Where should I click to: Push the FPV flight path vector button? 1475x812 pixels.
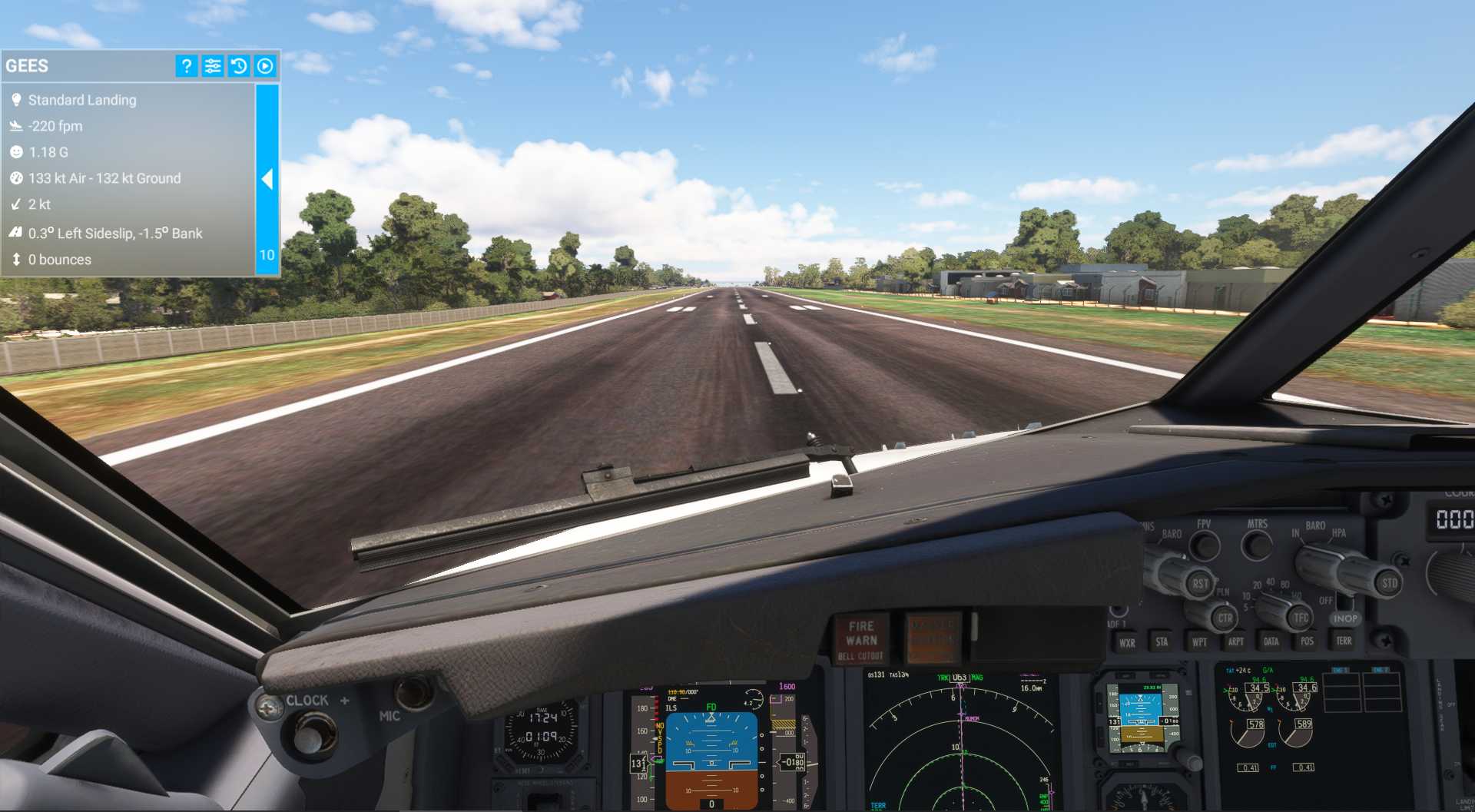[1205, 545]
